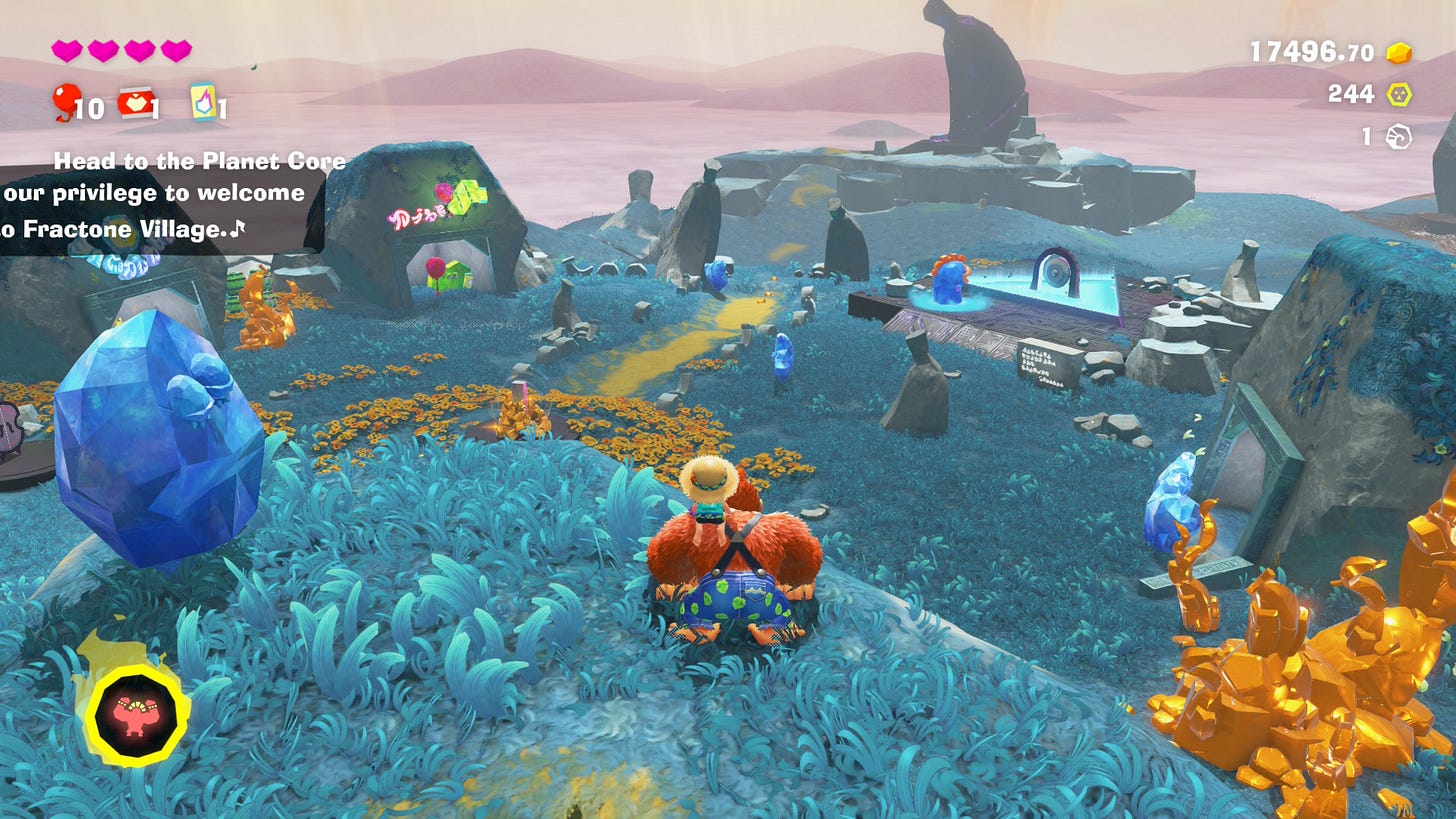The image size is (1456, 819).
Task: Select the treasure map card icon
Action: tap(204, 101)
